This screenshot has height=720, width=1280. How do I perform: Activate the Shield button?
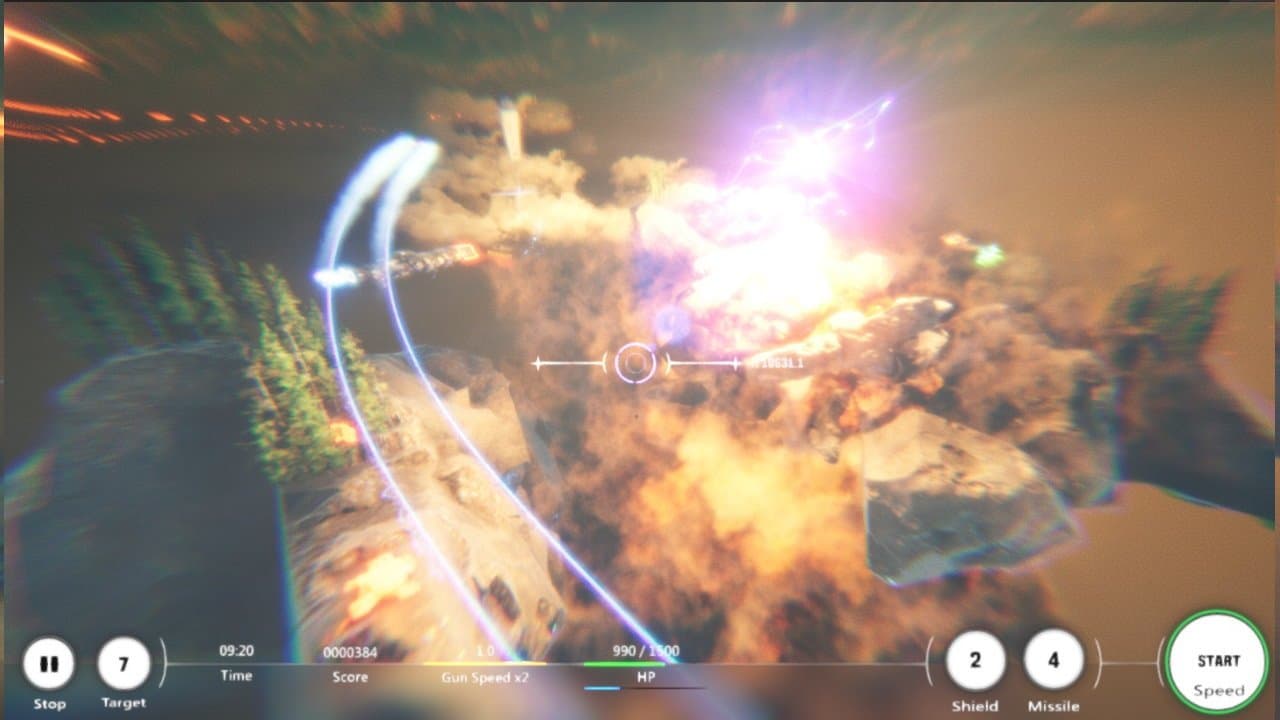coord(975,661)
